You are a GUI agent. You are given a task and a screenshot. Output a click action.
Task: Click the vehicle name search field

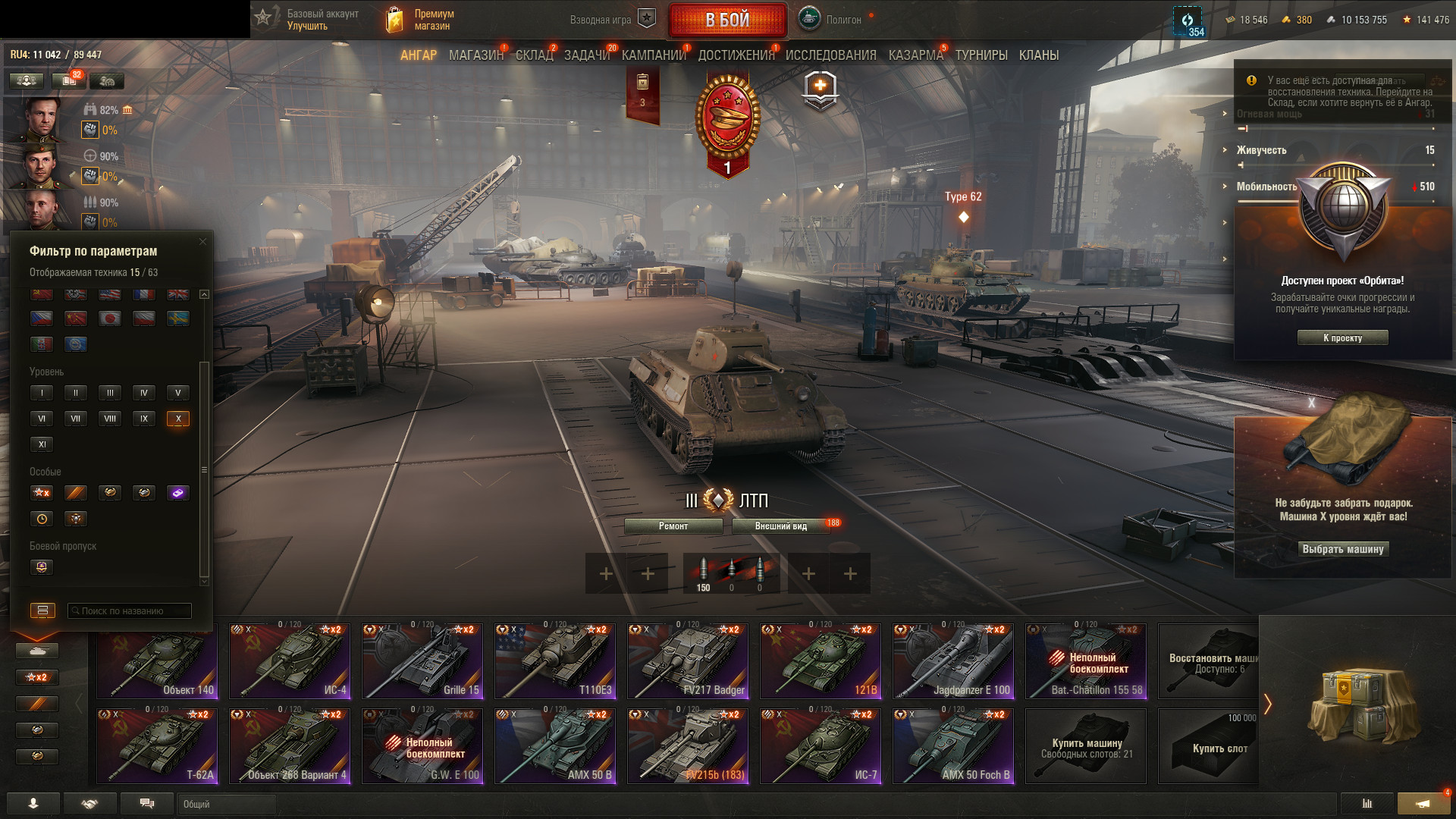tap(130, 610)
